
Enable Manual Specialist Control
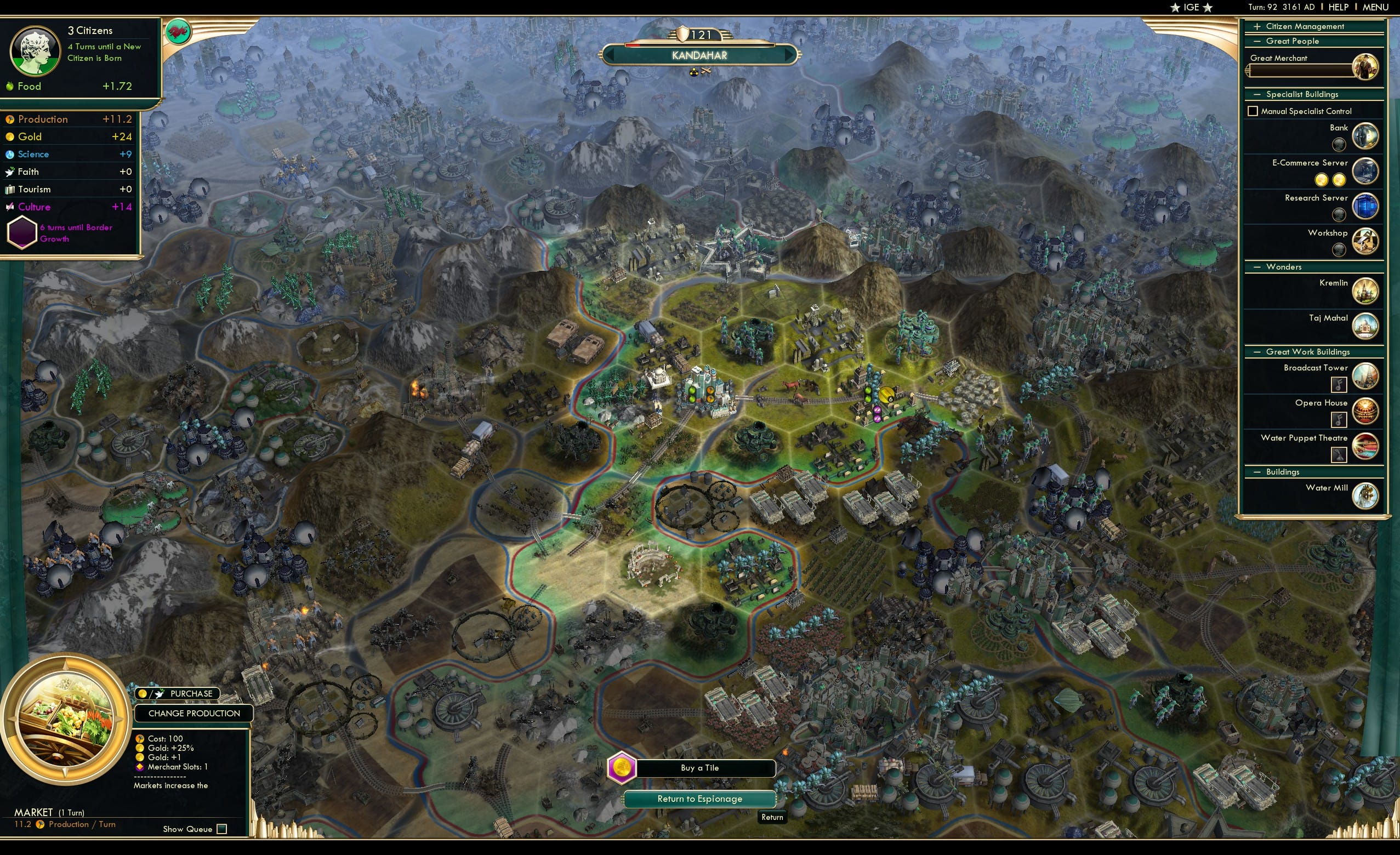(x=1254, y=110)
